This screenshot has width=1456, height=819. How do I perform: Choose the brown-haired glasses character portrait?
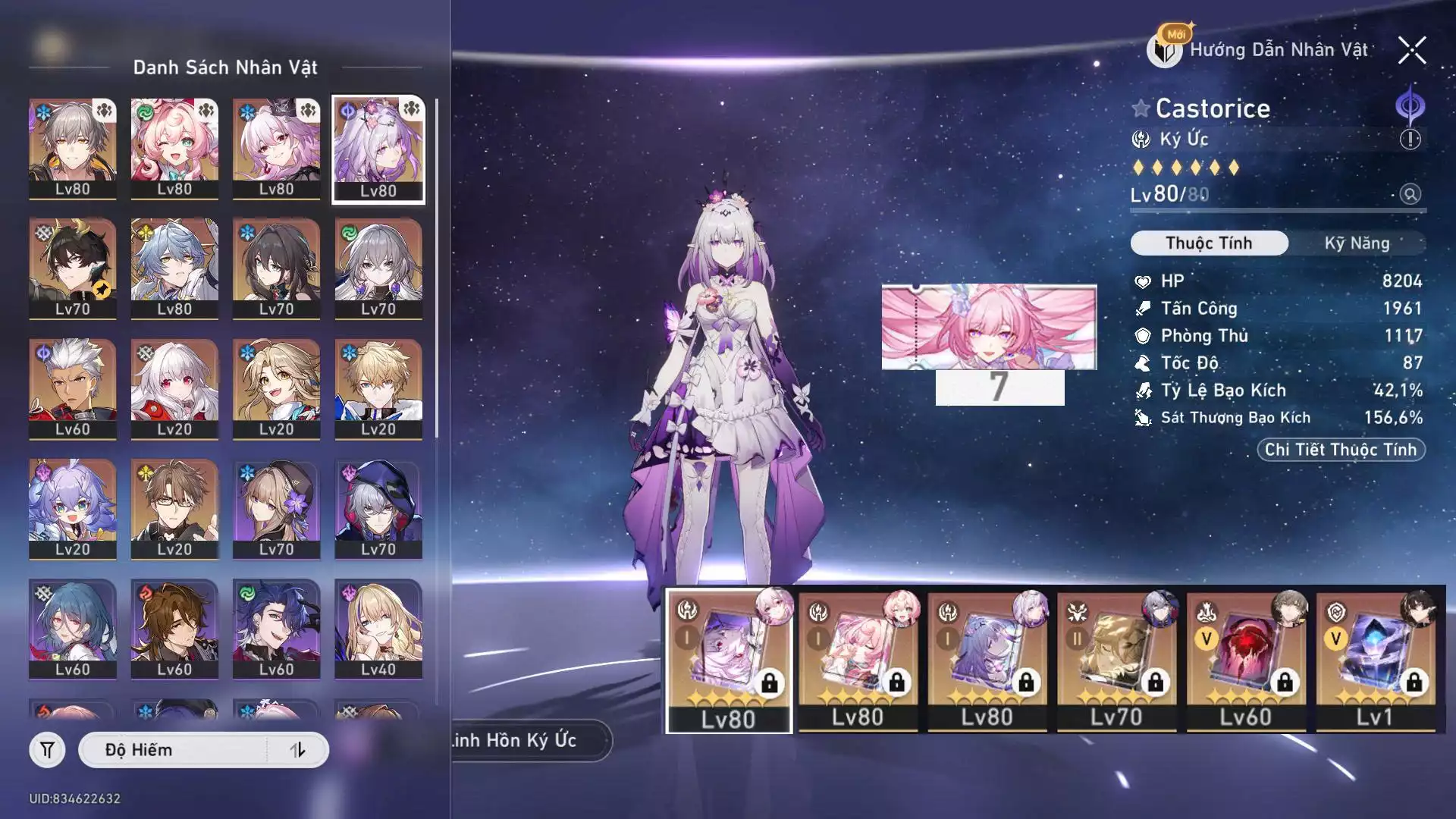coord(174,508)
